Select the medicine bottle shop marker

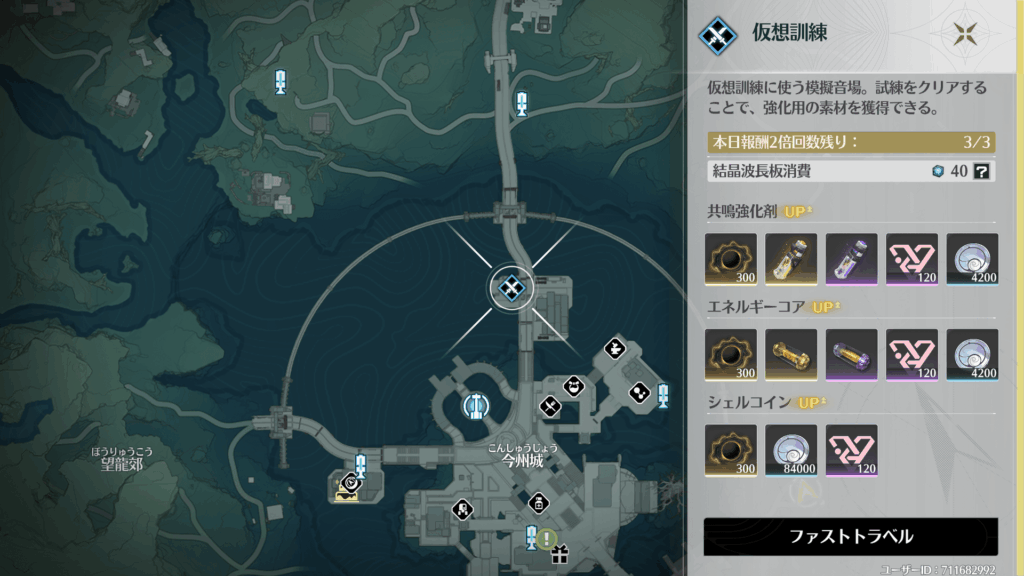coord(538,502)
